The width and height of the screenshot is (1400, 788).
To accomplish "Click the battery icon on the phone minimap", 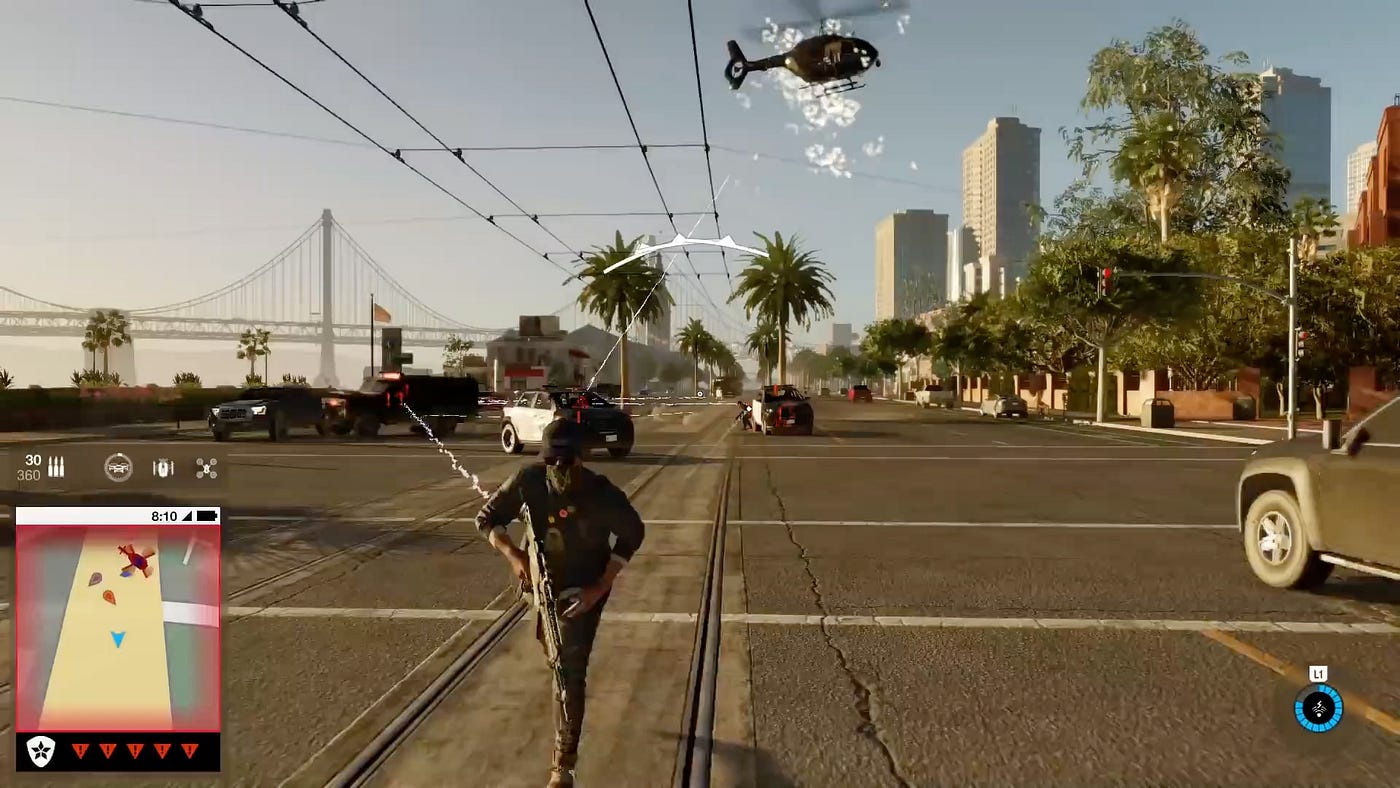I will pos(207,515).
